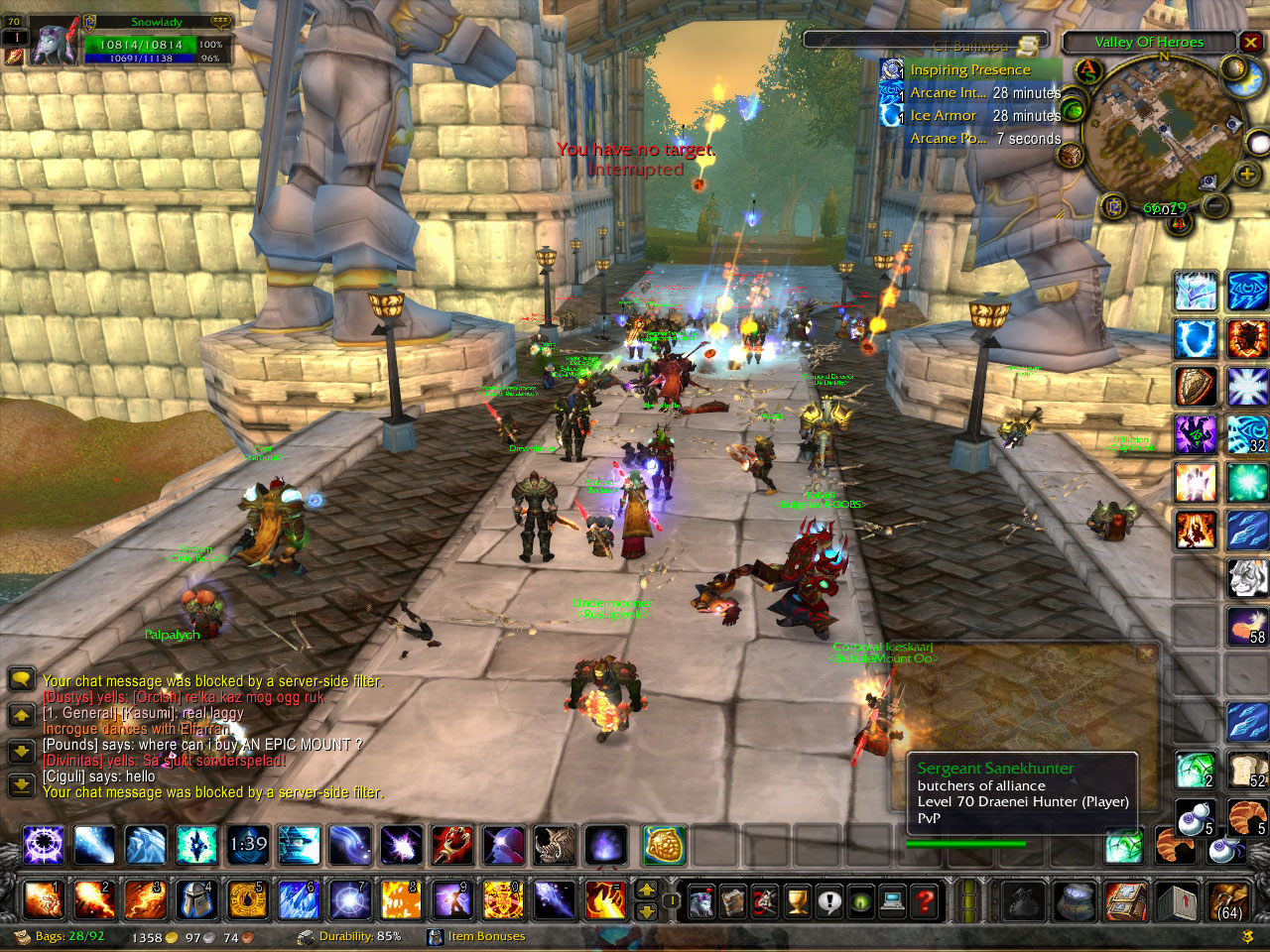This screenshot has height=952, width=1270.
Task: Open the backpack showing 64 free slots
Action: pos(1228,901)
